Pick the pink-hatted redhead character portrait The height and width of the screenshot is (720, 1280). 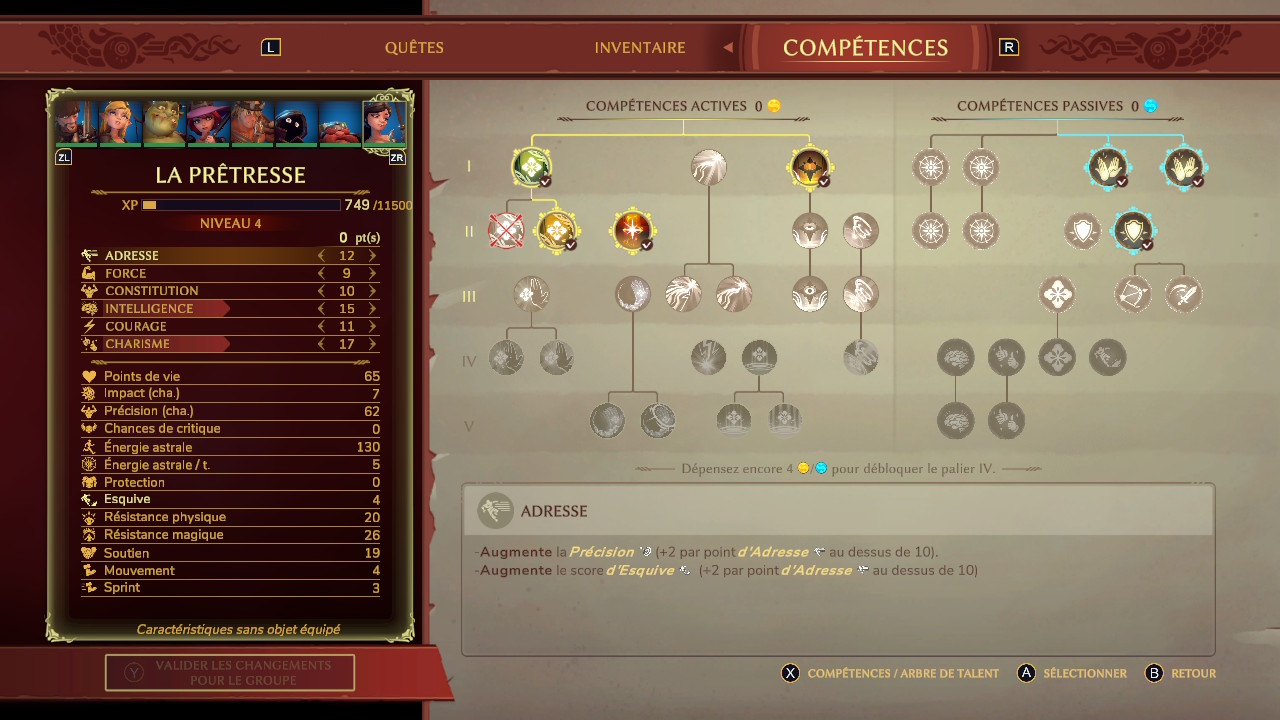point(208,123)
